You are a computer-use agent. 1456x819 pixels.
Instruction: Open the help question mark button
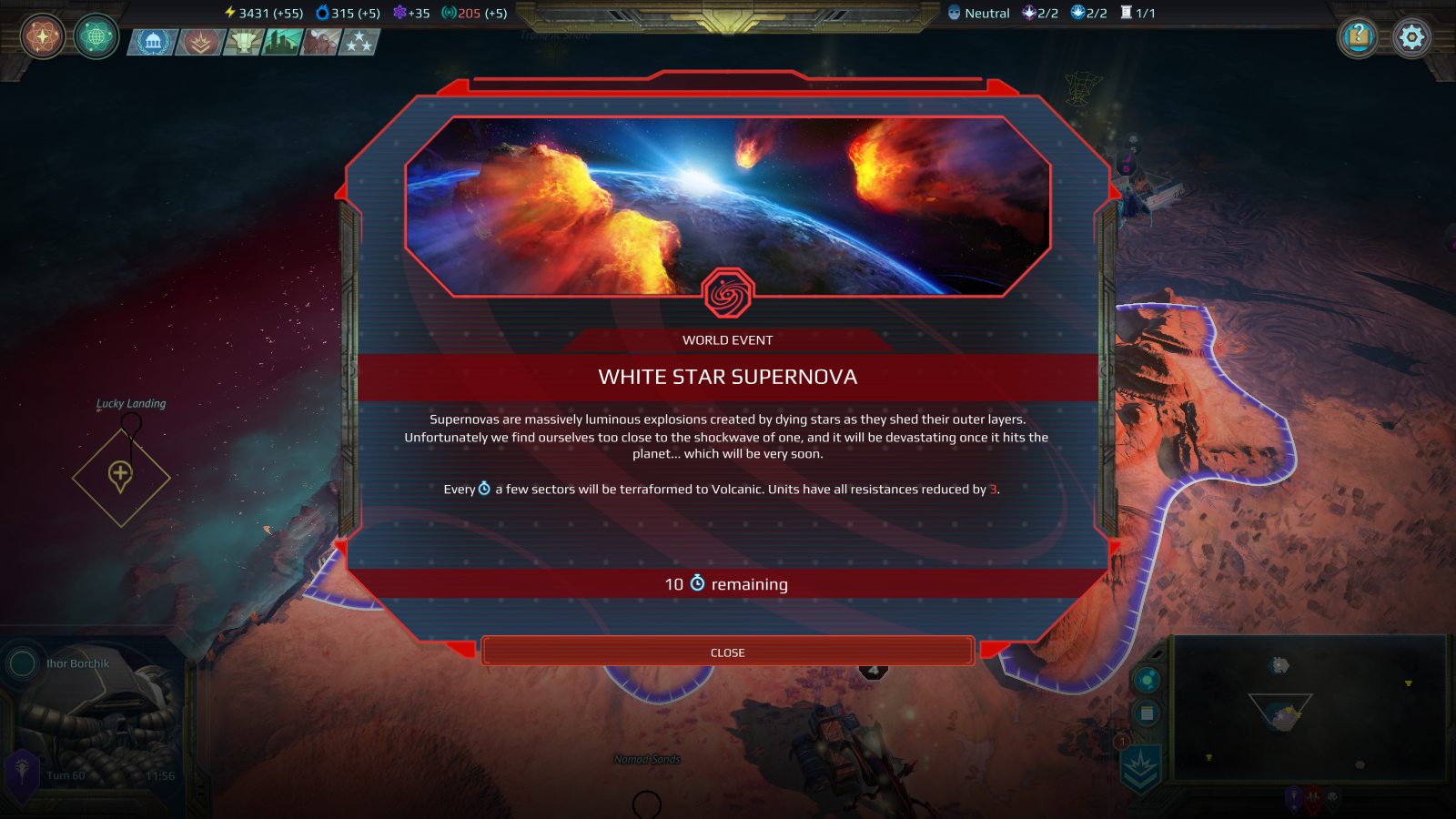point(1358,37)
